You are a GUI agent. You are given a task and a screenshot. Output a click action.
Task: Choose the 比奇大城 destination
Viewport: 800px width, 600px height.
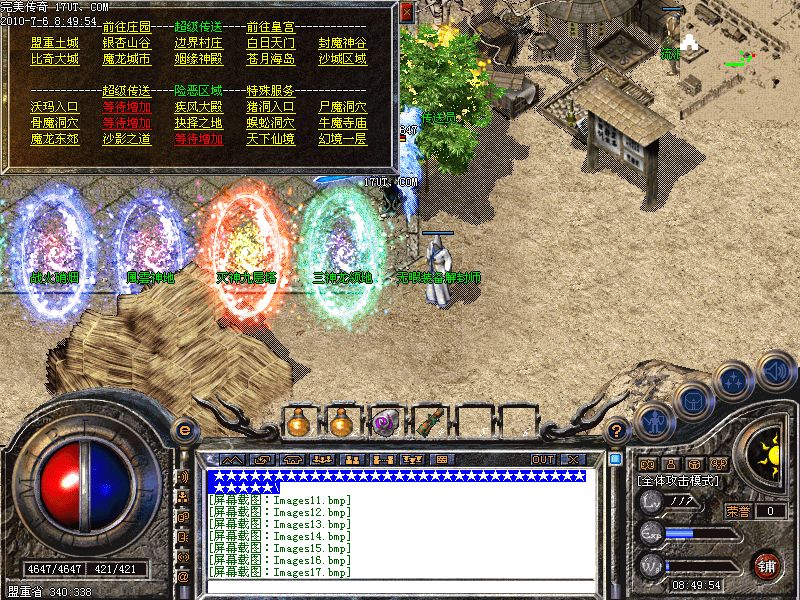[x=54, y=60]
